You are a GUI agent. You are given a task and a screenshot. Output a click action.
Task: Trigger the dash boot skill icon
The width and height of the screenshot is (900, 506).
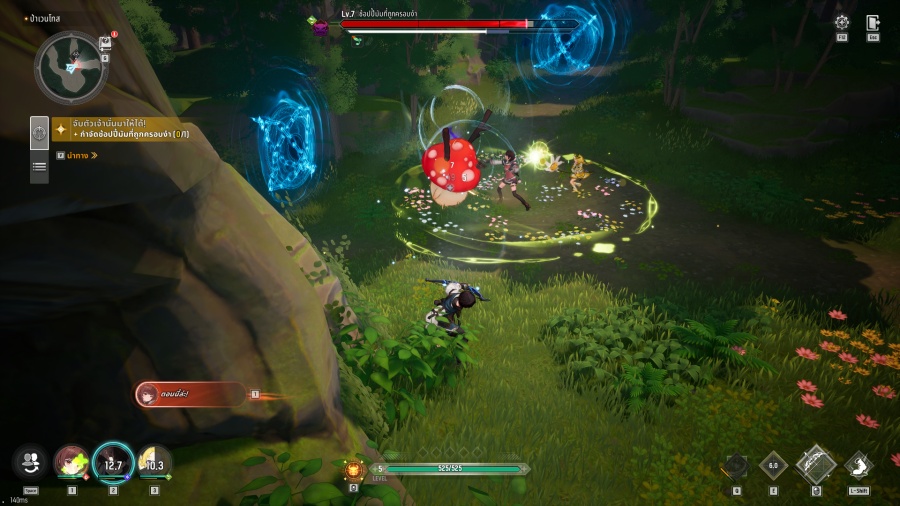[859, 465]
